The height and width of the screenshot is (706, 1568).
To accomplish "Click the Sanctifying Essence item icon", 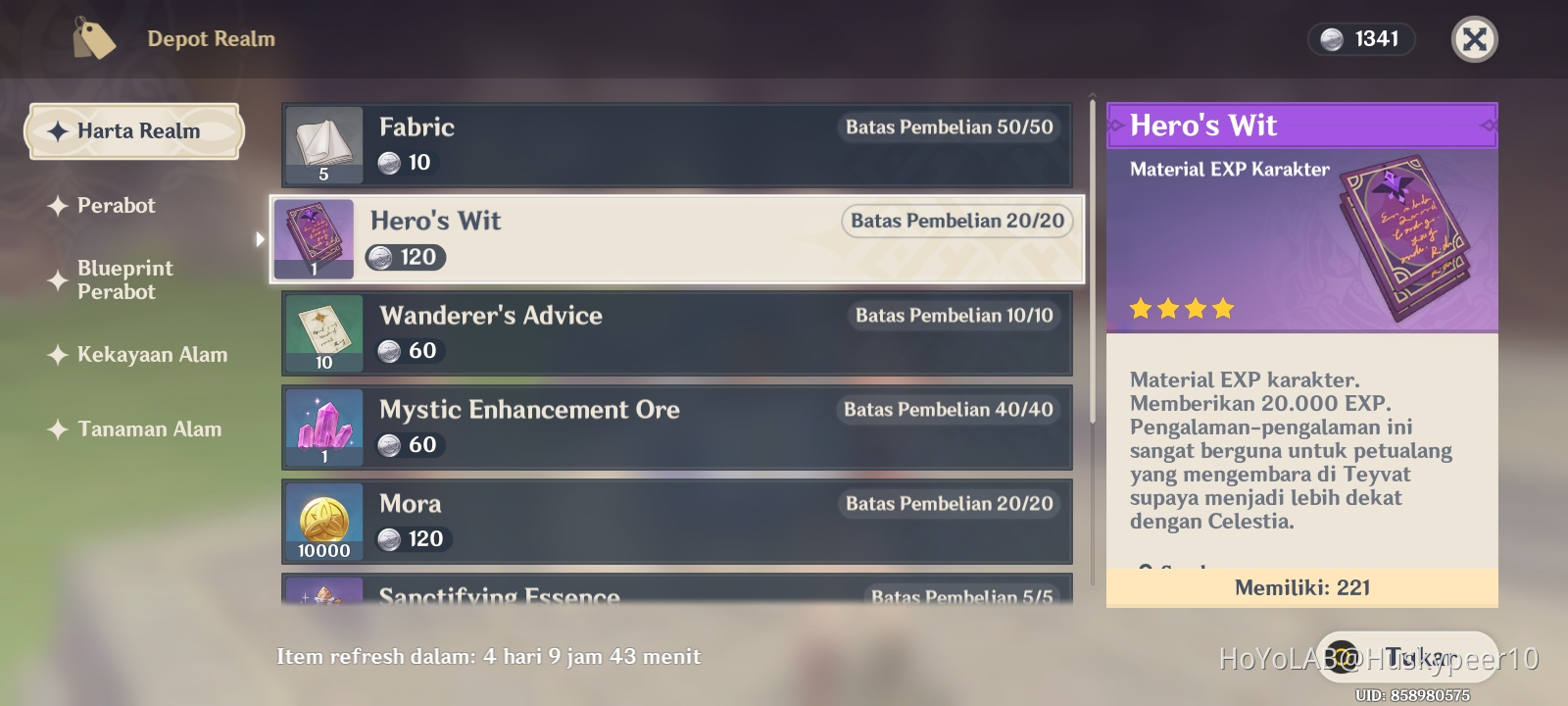I will (322, 595).
